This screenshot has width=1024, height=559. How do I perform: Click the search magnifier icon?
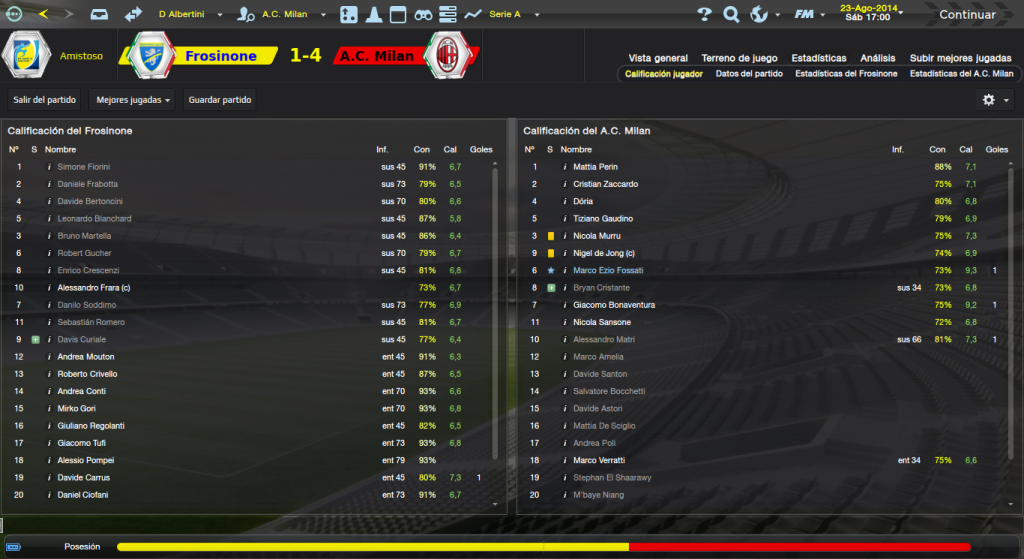(x=731, y=15)
